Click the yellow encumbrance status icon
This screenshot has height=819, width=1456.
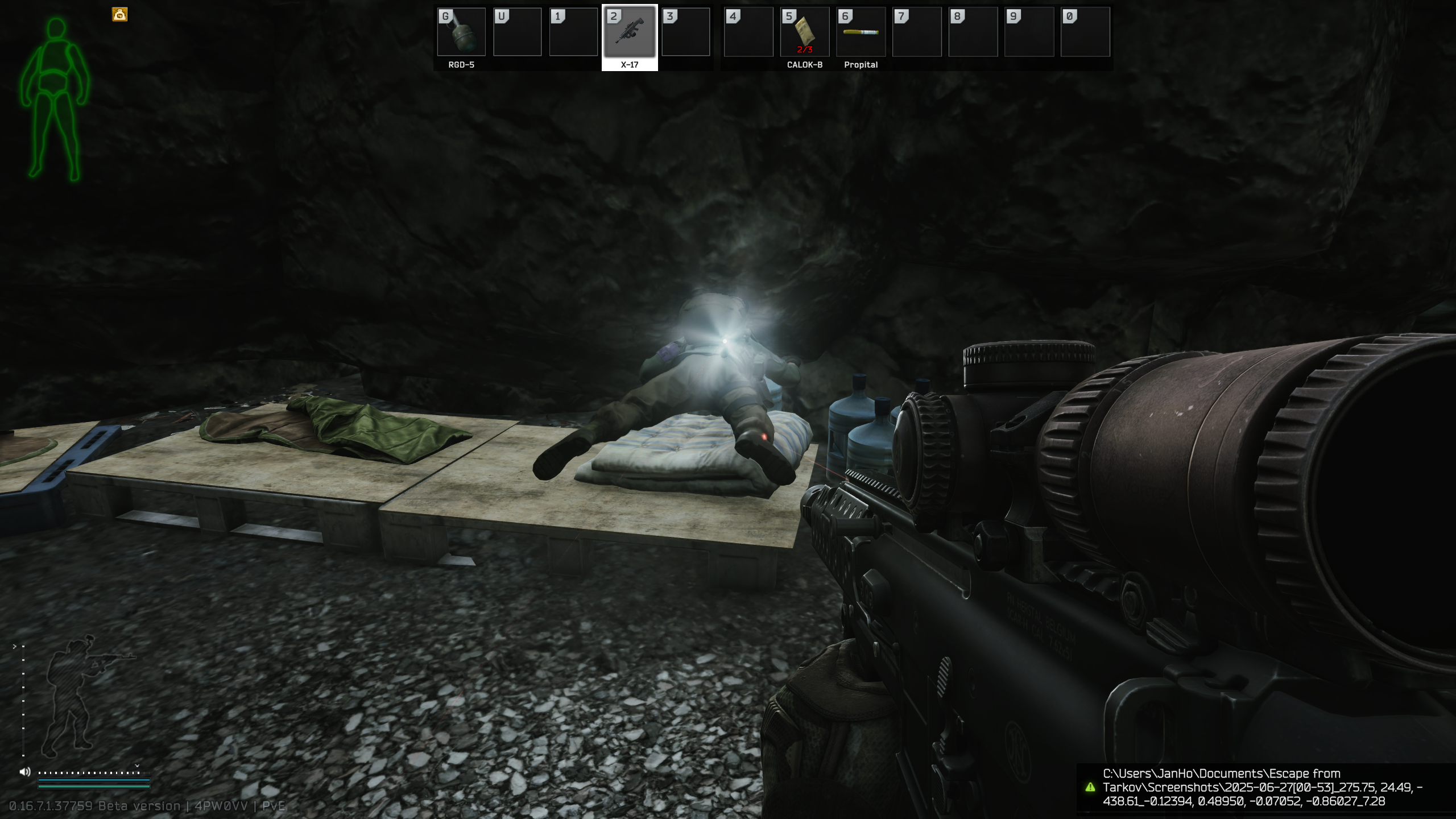[x=119, y=15]
